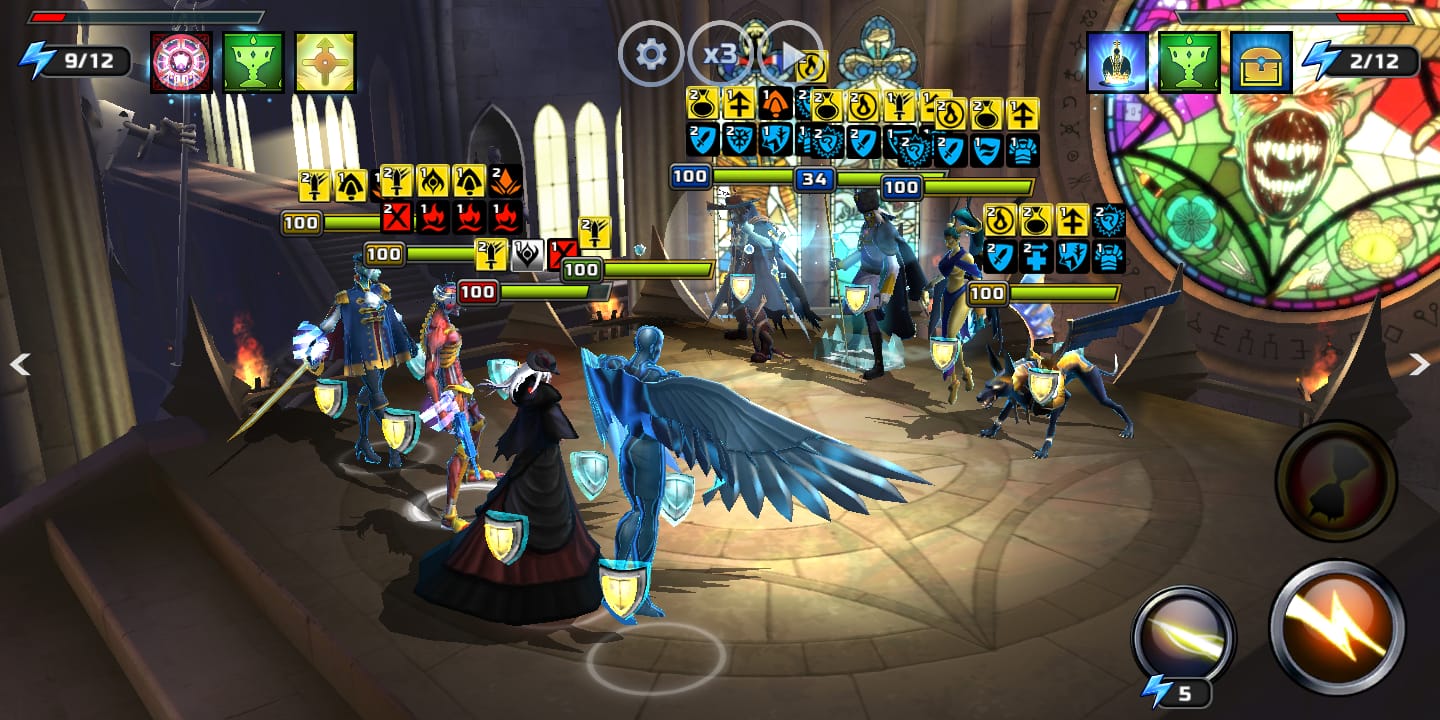Use the lightning bolt basic attack
The image size is (1440, 720).
click(1337, 626)
